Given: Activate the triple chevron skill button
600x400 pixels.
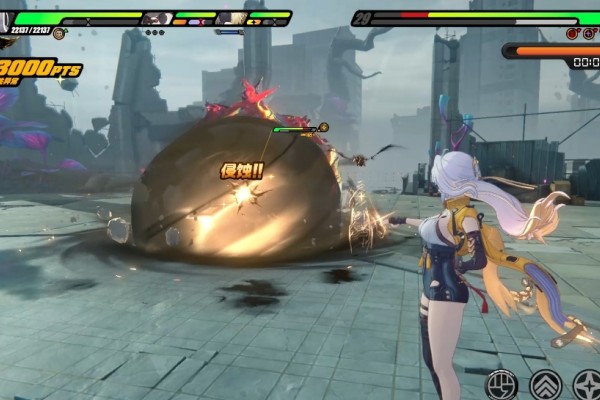Looking at the screenshot, I should 545,384.
